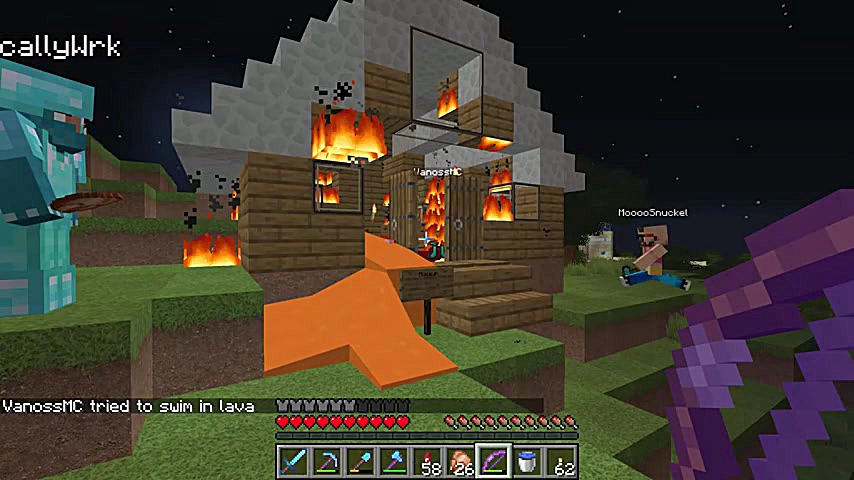Image resolution: width=854 pixels, height=480 pixels.
Task: Select the diamond pickaxe hotbar slot
Action: tap(326, 461)
